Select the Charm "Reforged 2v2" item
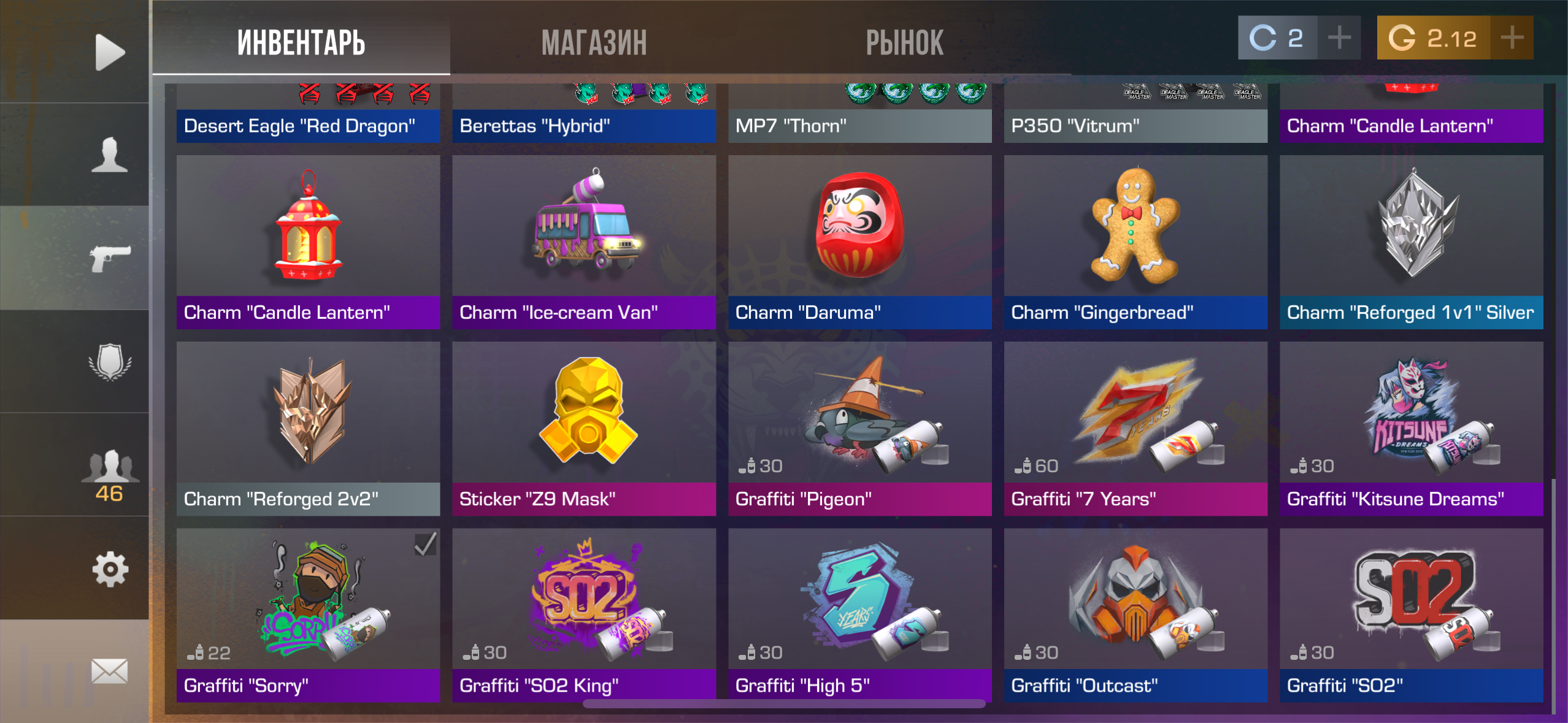 pyautogui.click(x=308, y=428)
